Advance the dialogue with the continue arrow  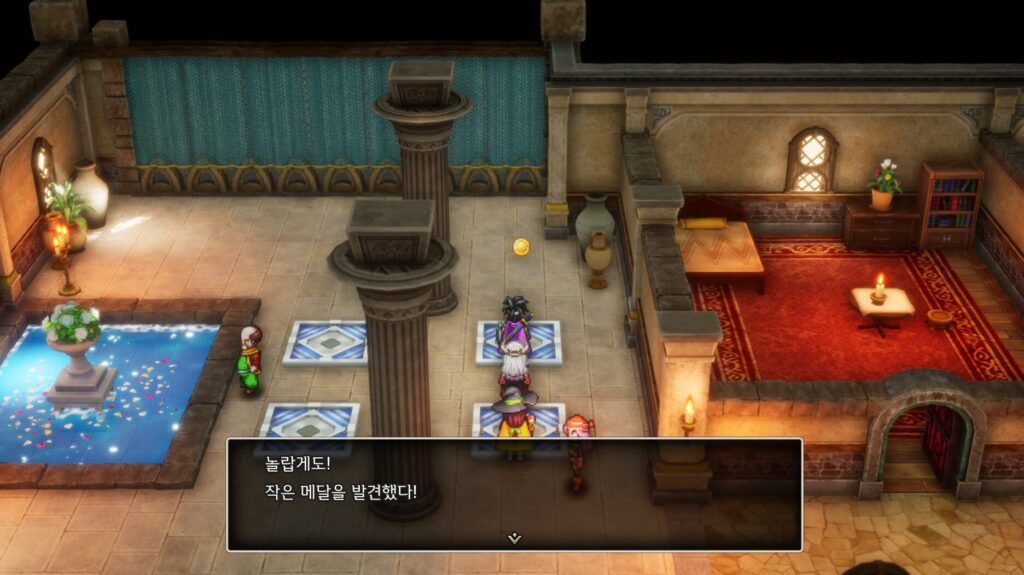coord(514,537)
